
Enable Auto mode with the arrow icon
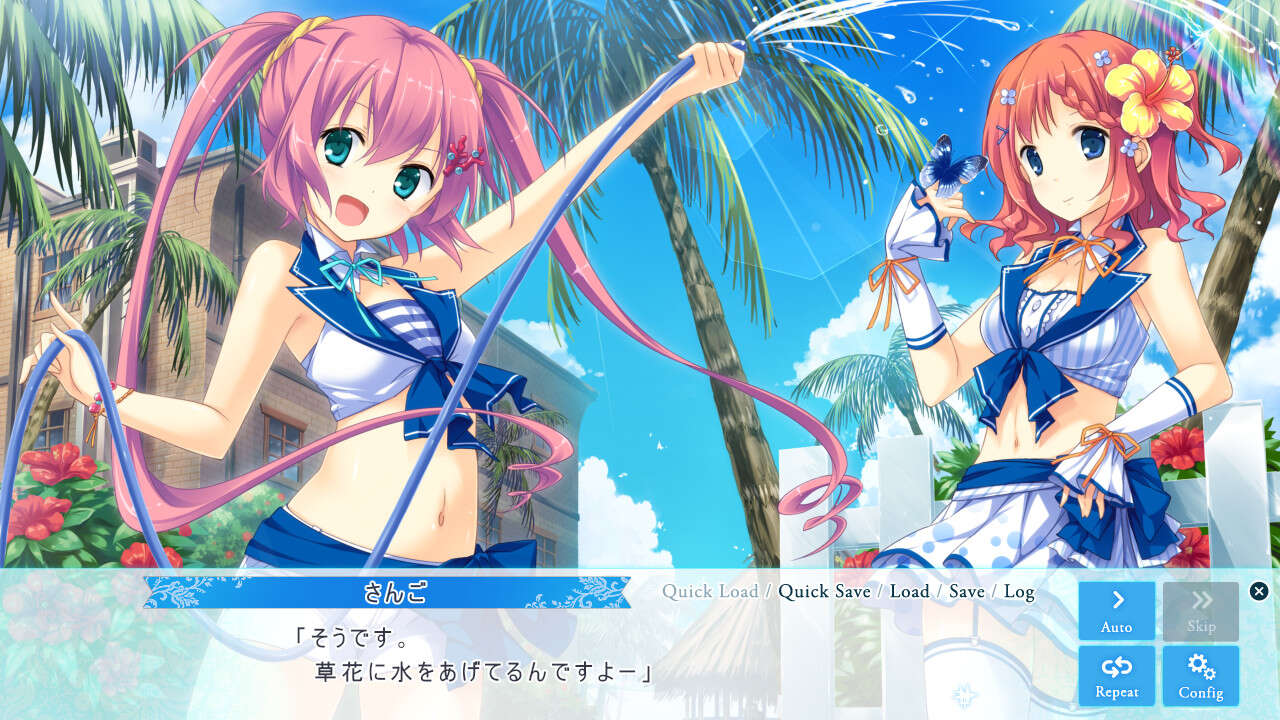pos(1115,610)
